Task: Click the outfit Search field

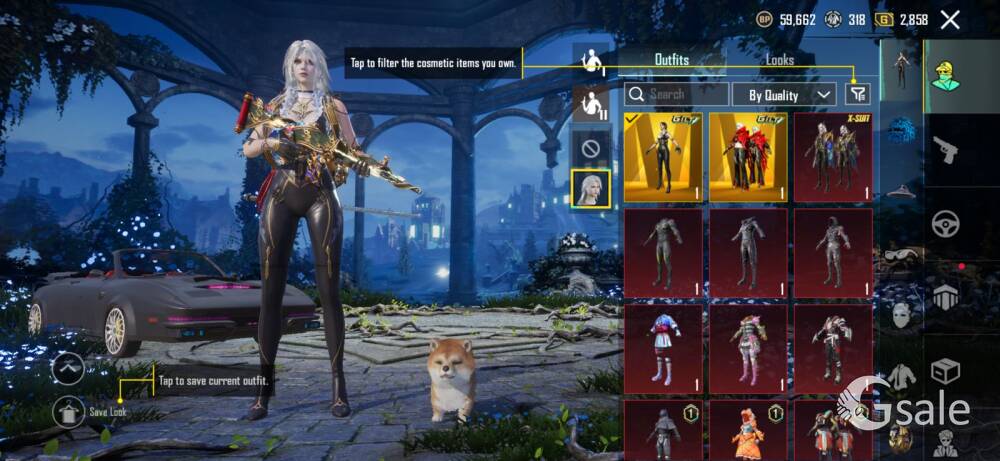Action: click(x=677, y=94)
